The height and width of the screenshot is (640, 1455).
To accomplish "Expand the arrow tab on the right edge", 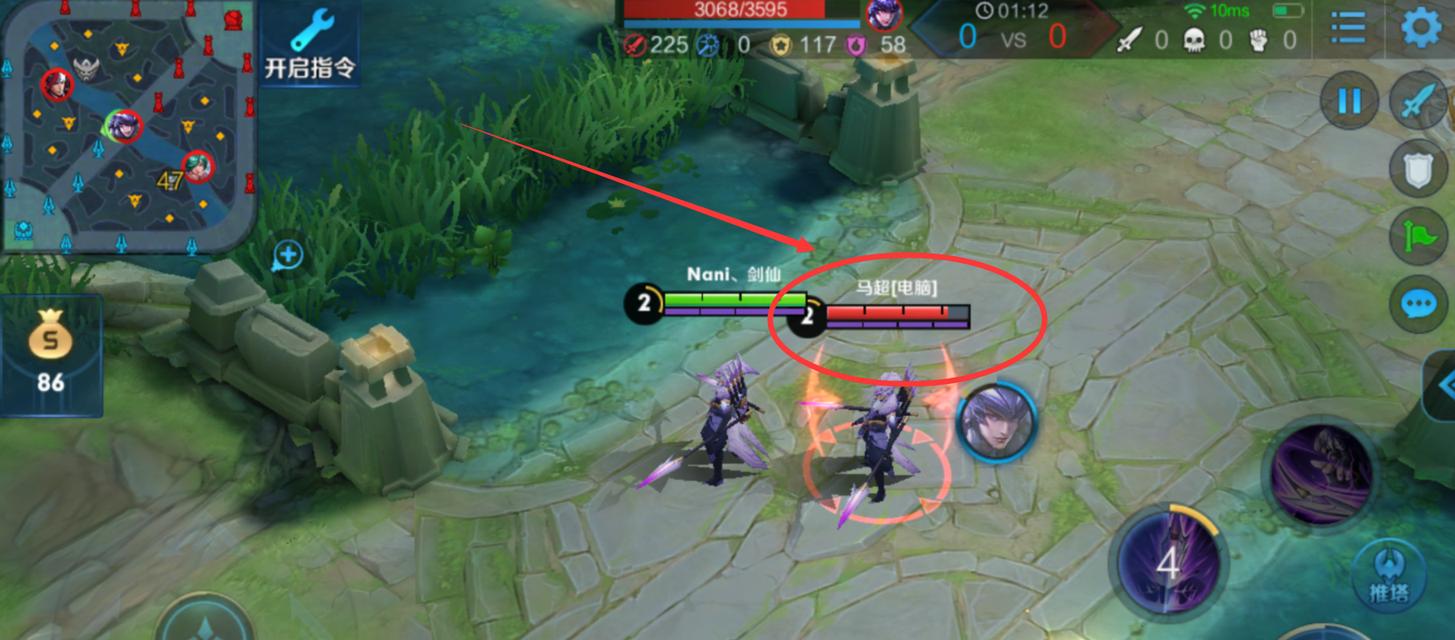I will coord(1441,385).
